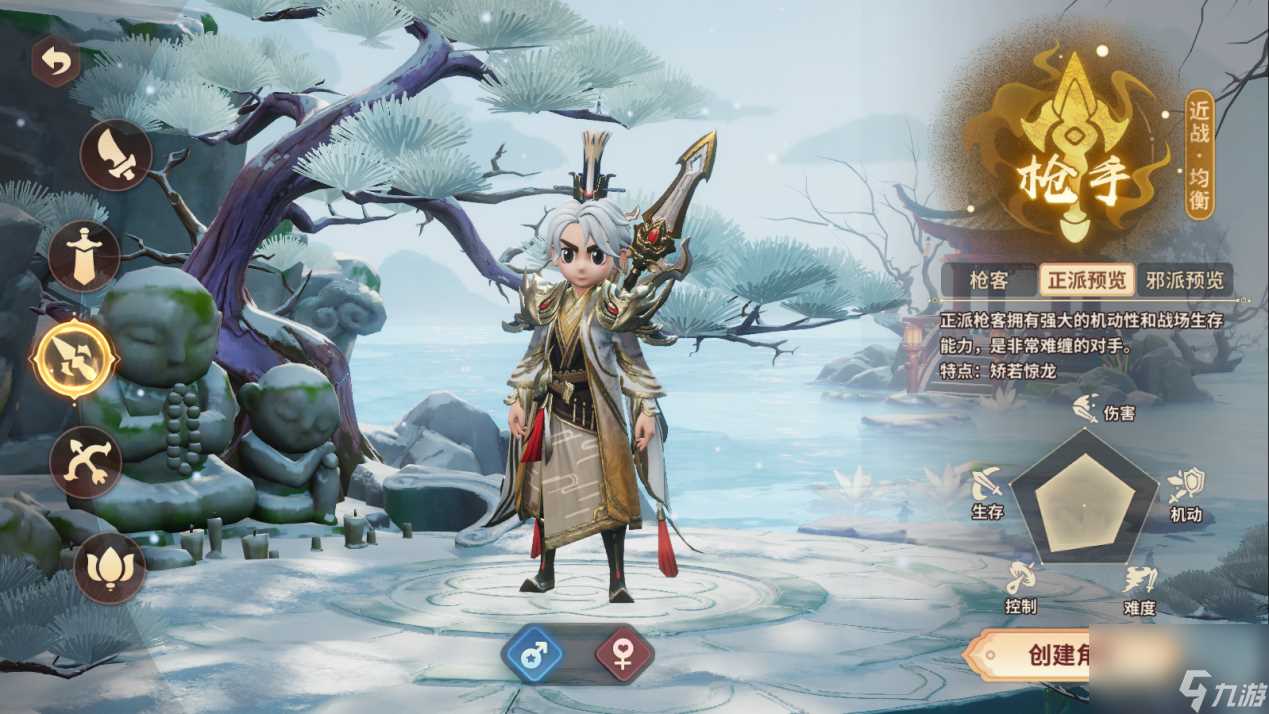Pick the bow and arrow class icon
Image resolution: width=1269 pixels, height=714 pixels.
[x=86, y=462]
